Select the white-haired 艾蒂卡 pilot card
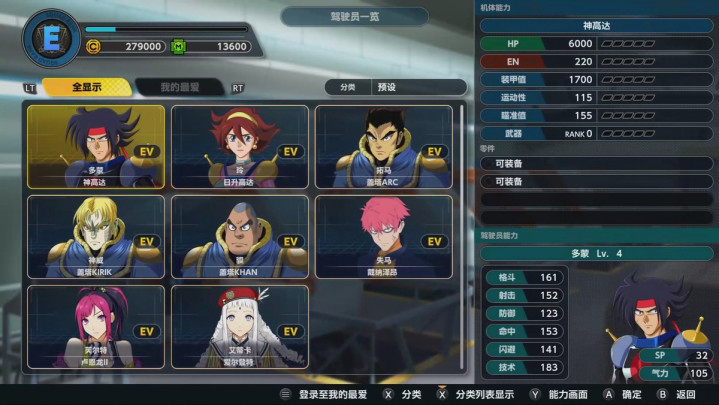The width and height of the screenshot is (719, 405). [x=240, y=327]
